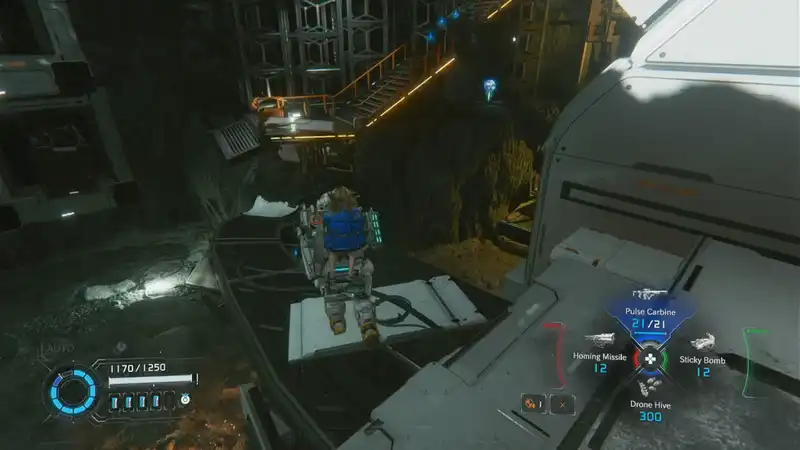This screenshot has height=450, width=800.
Task: Click the blue circular energy ring gauge
Action: [x=75, y=391]
